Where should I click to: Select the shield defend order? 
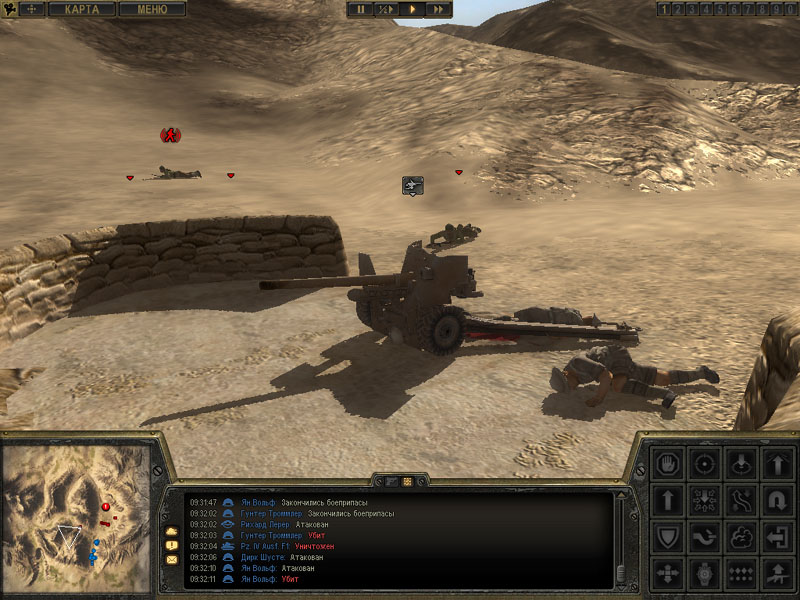click(x=667, y=537)
